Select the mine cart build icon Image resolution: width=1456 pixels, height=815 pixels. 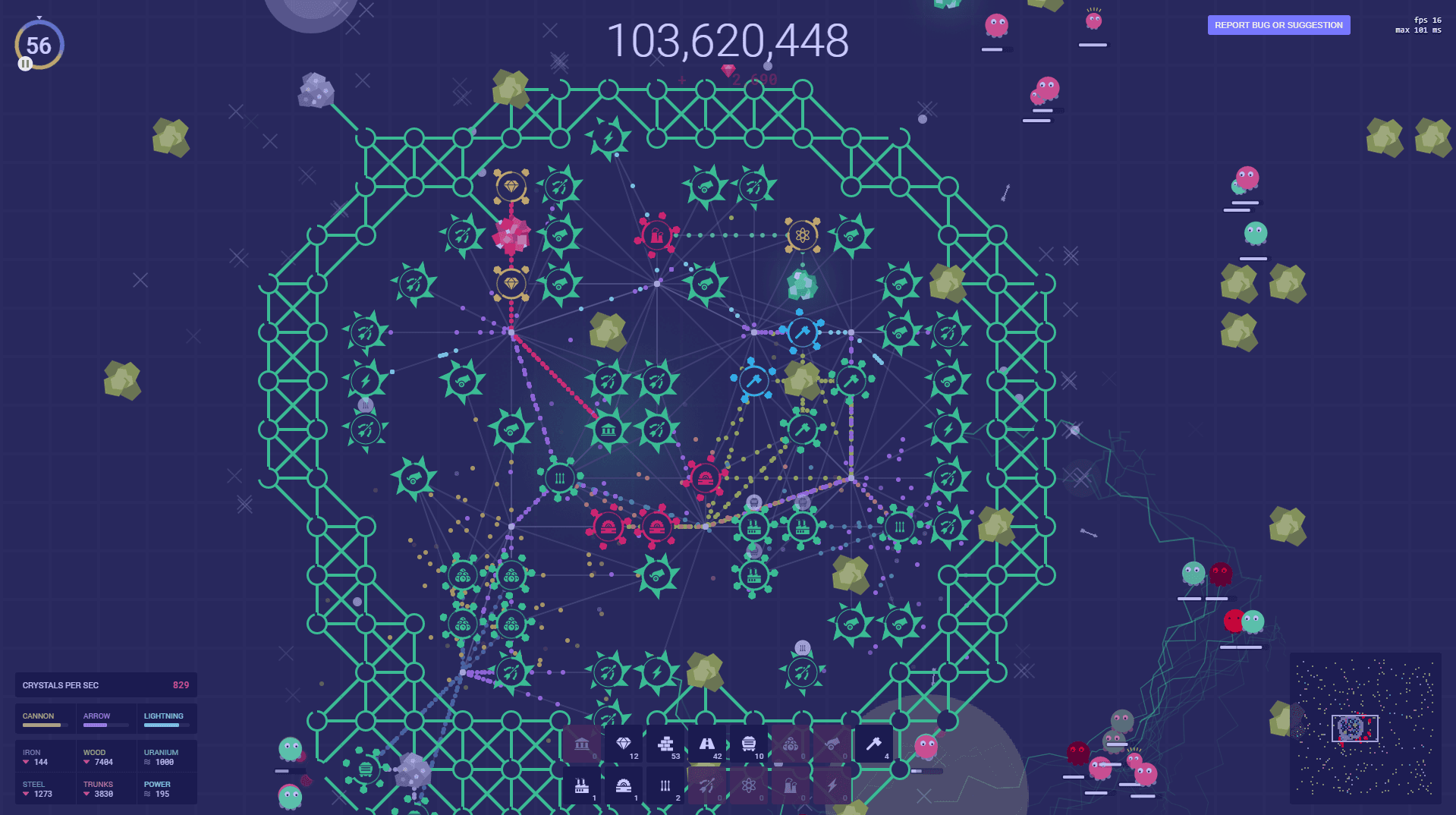click(x=750, y=744)
